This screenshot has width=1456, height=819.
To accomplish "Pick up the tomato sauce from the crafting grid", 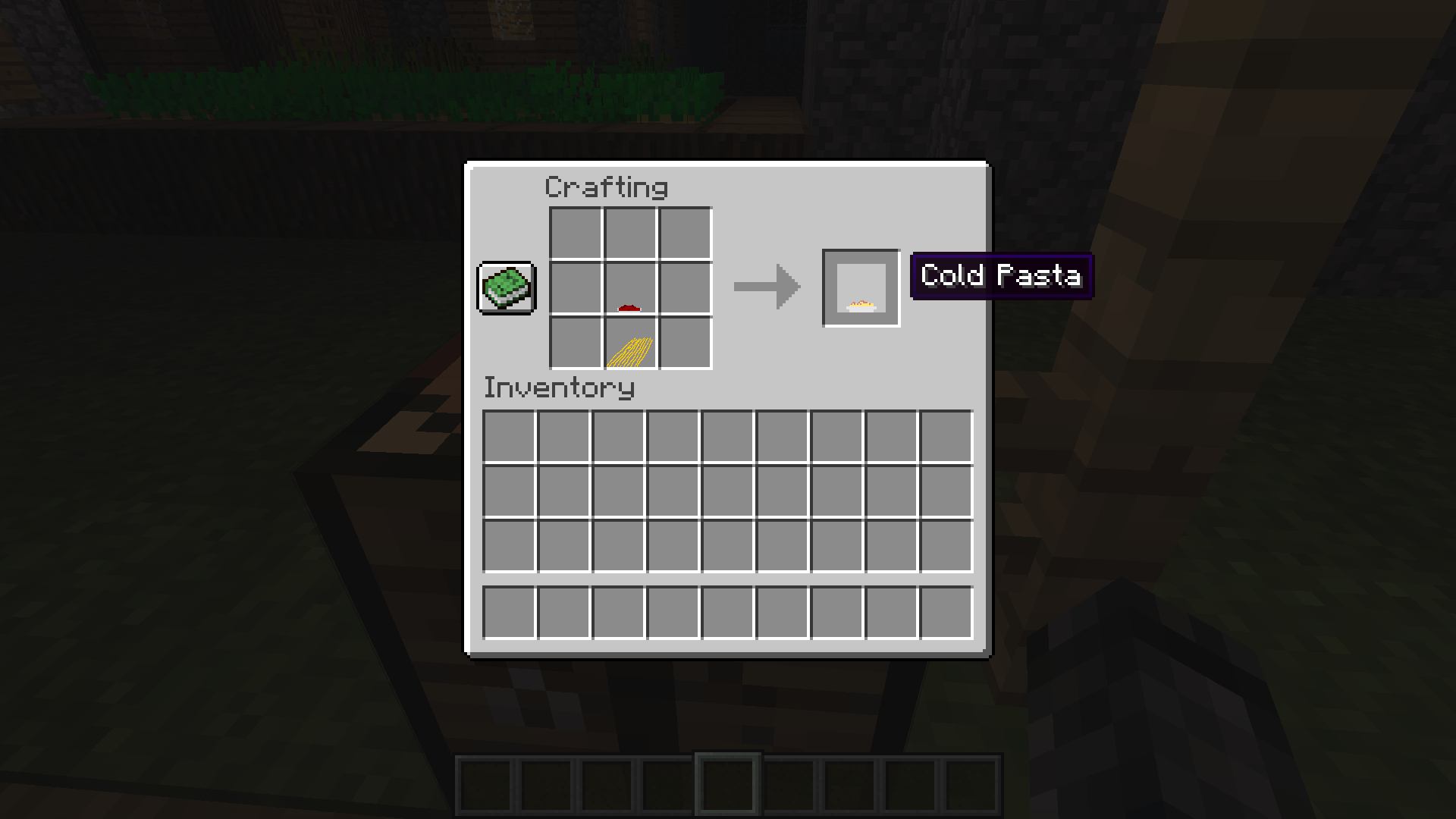I will click(x=629, y=289).
